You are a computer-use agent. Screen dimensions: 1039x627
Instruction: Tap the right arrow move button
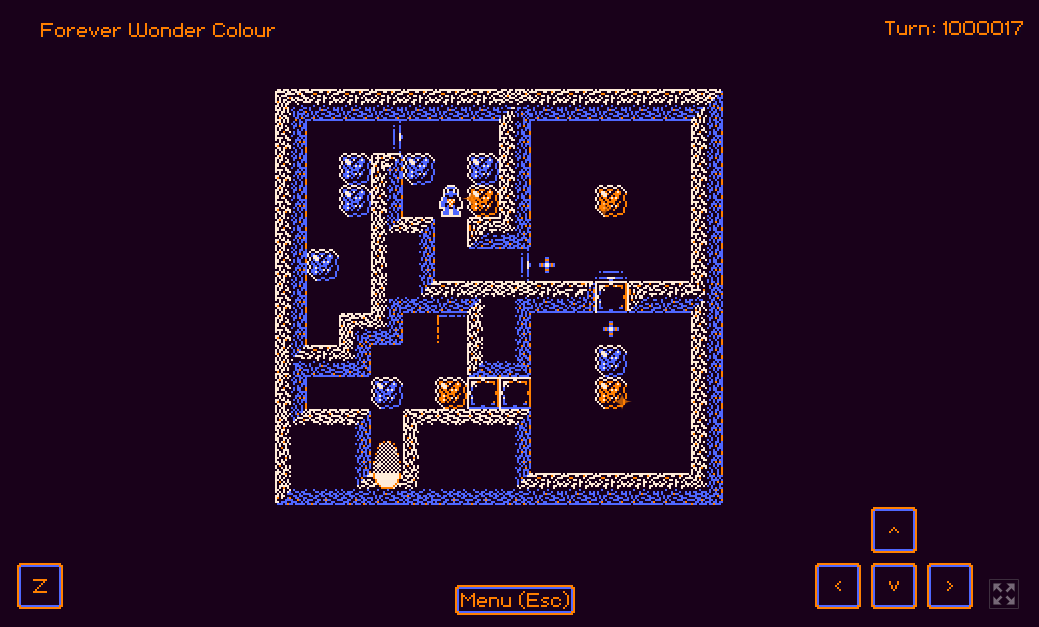[950, 586]
